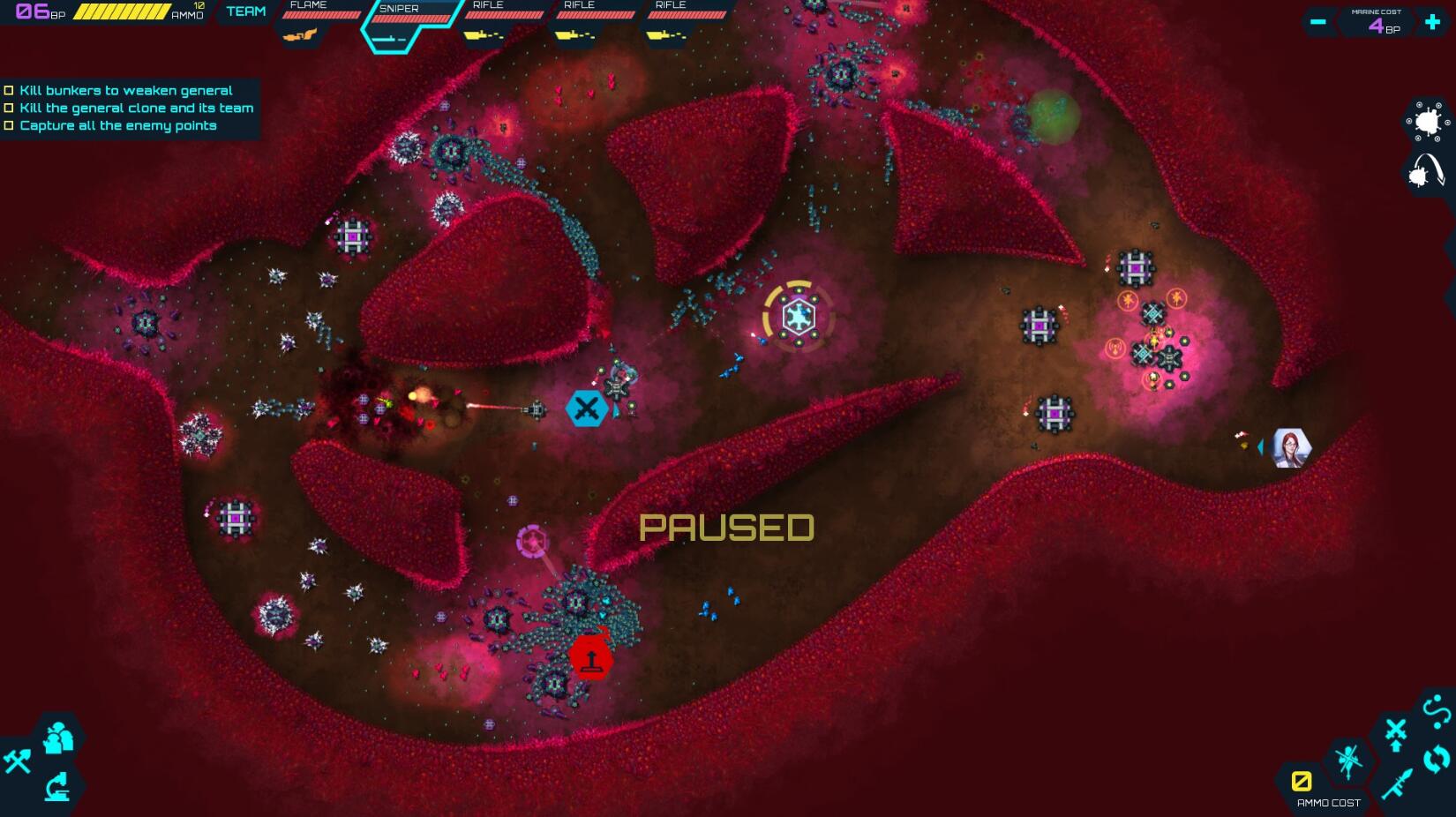Check off 'Kill the general clone and its team'
This screenshot has height=817, width=1456.
tap(11, 107)
